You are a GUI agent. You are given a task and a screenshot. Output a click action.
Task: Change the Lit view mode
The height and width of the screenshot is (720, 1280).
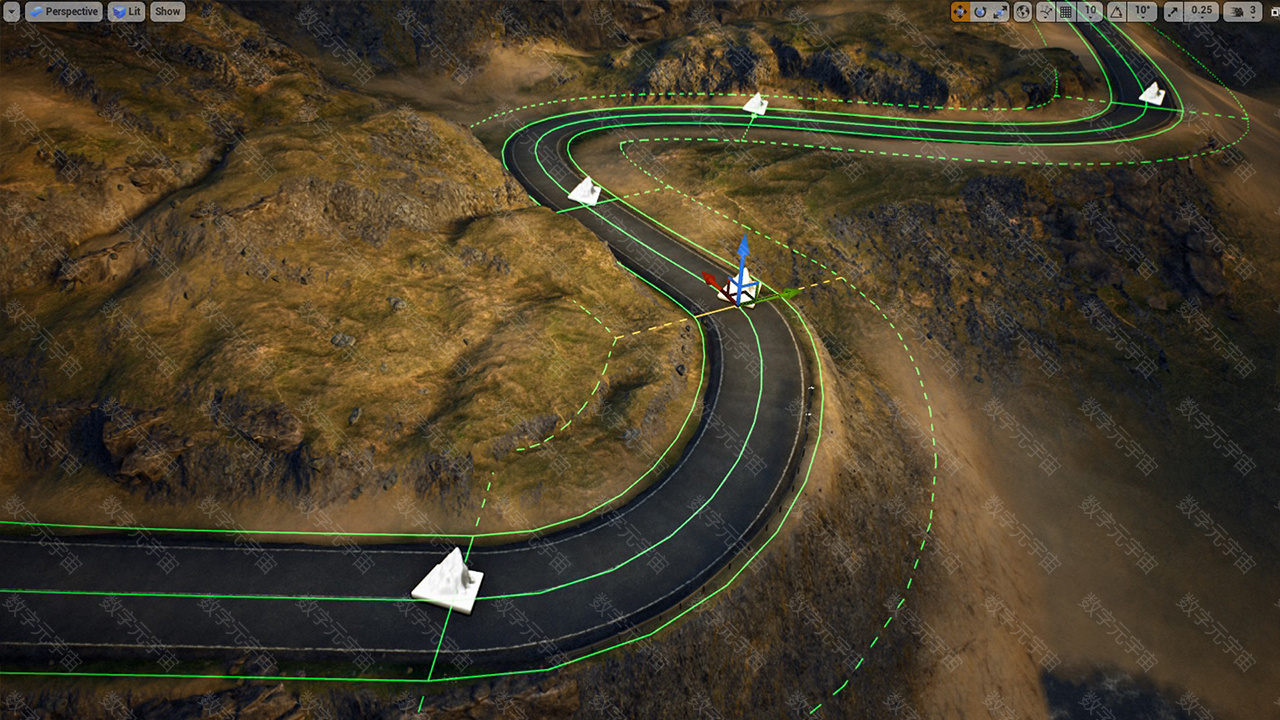coord(126,12)
